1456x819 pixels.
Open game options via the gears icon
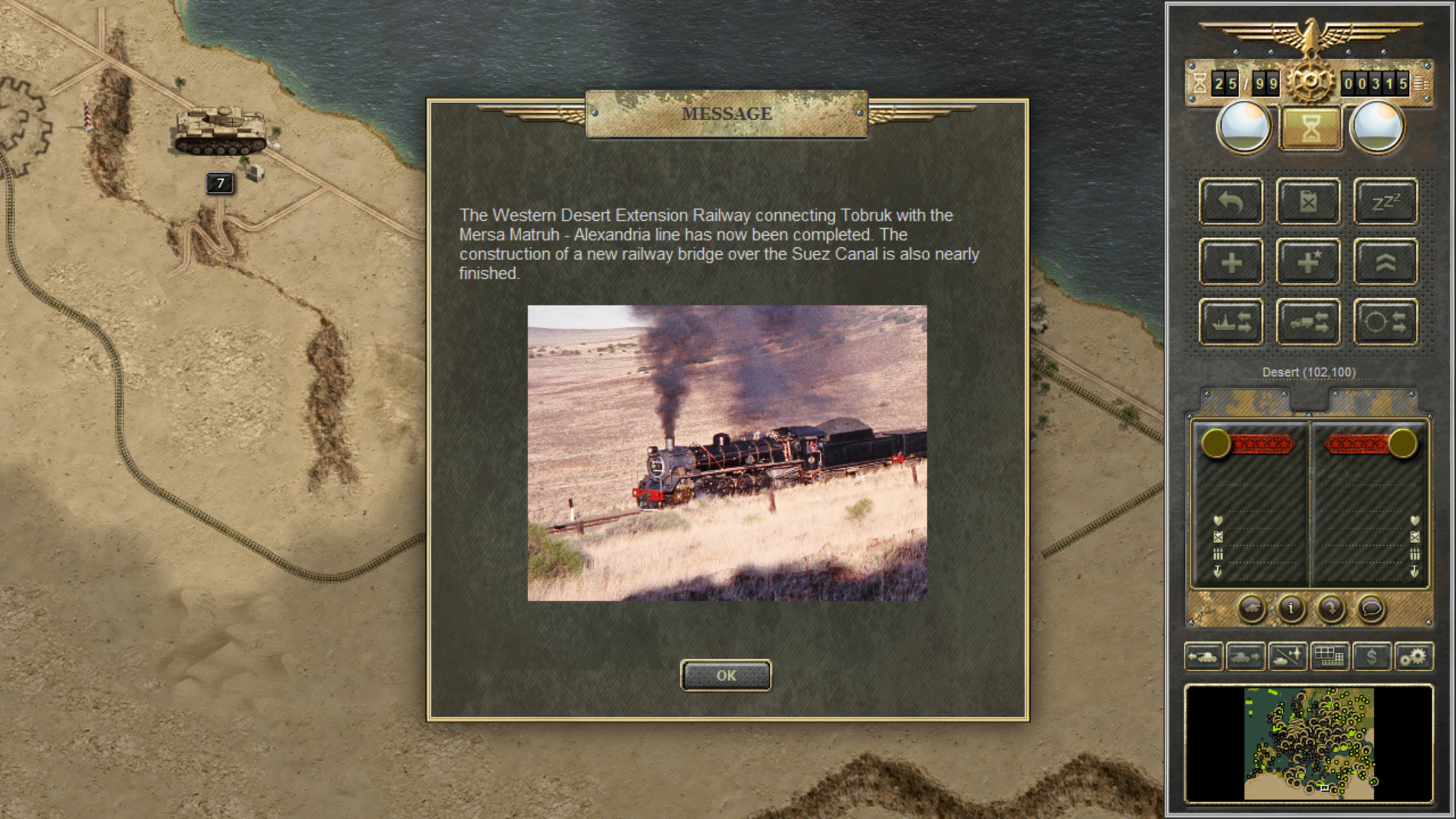coord(1414,657)
